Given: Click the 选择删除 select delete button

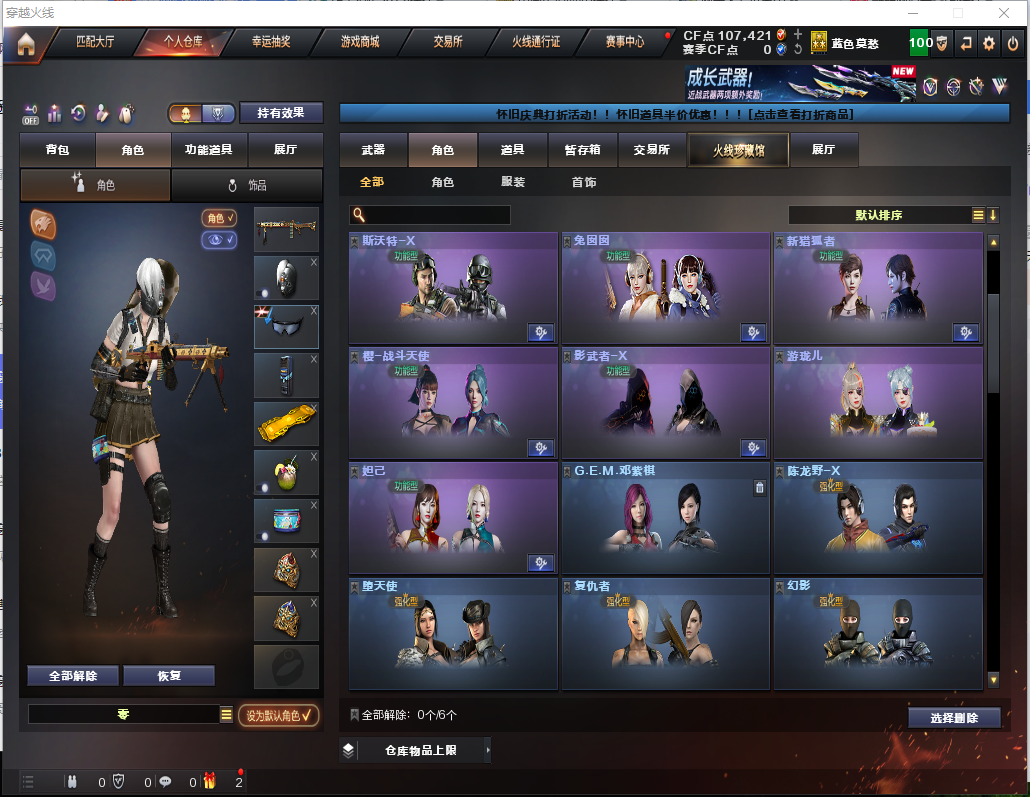Looking at the screenshot, I should [954, 718].
